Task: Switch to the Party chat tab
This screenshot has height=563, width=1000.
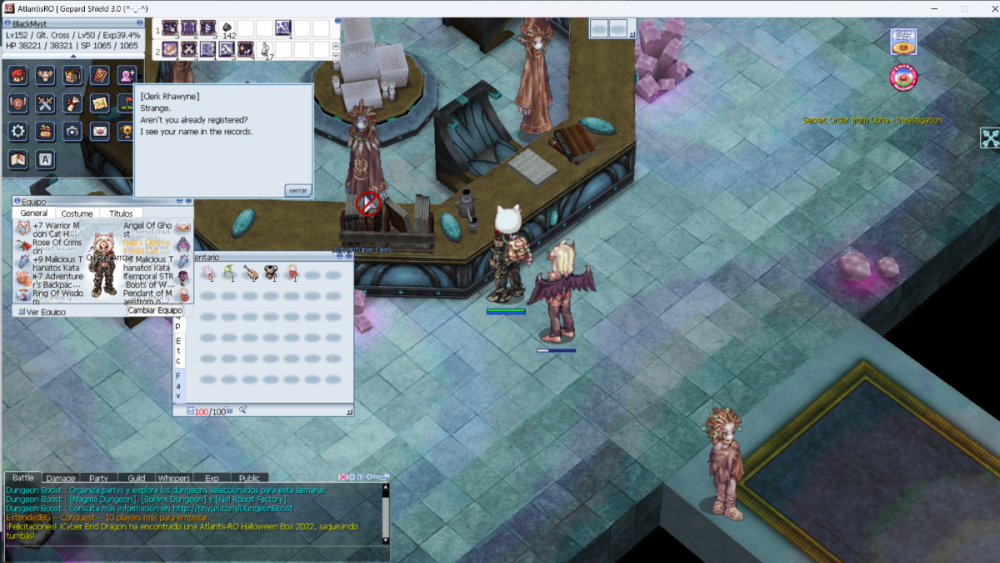Action: (x=98, y=478)
